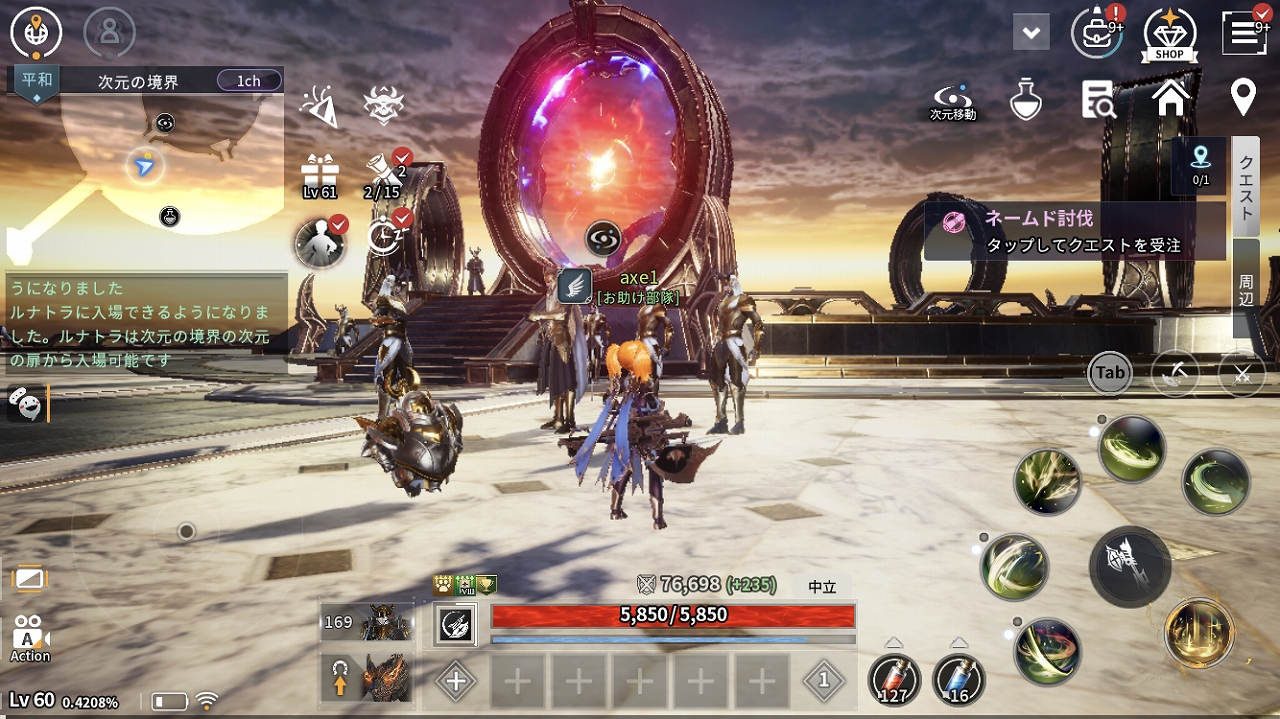
Task: Select the Tab target button
Action: (1110, 373)
